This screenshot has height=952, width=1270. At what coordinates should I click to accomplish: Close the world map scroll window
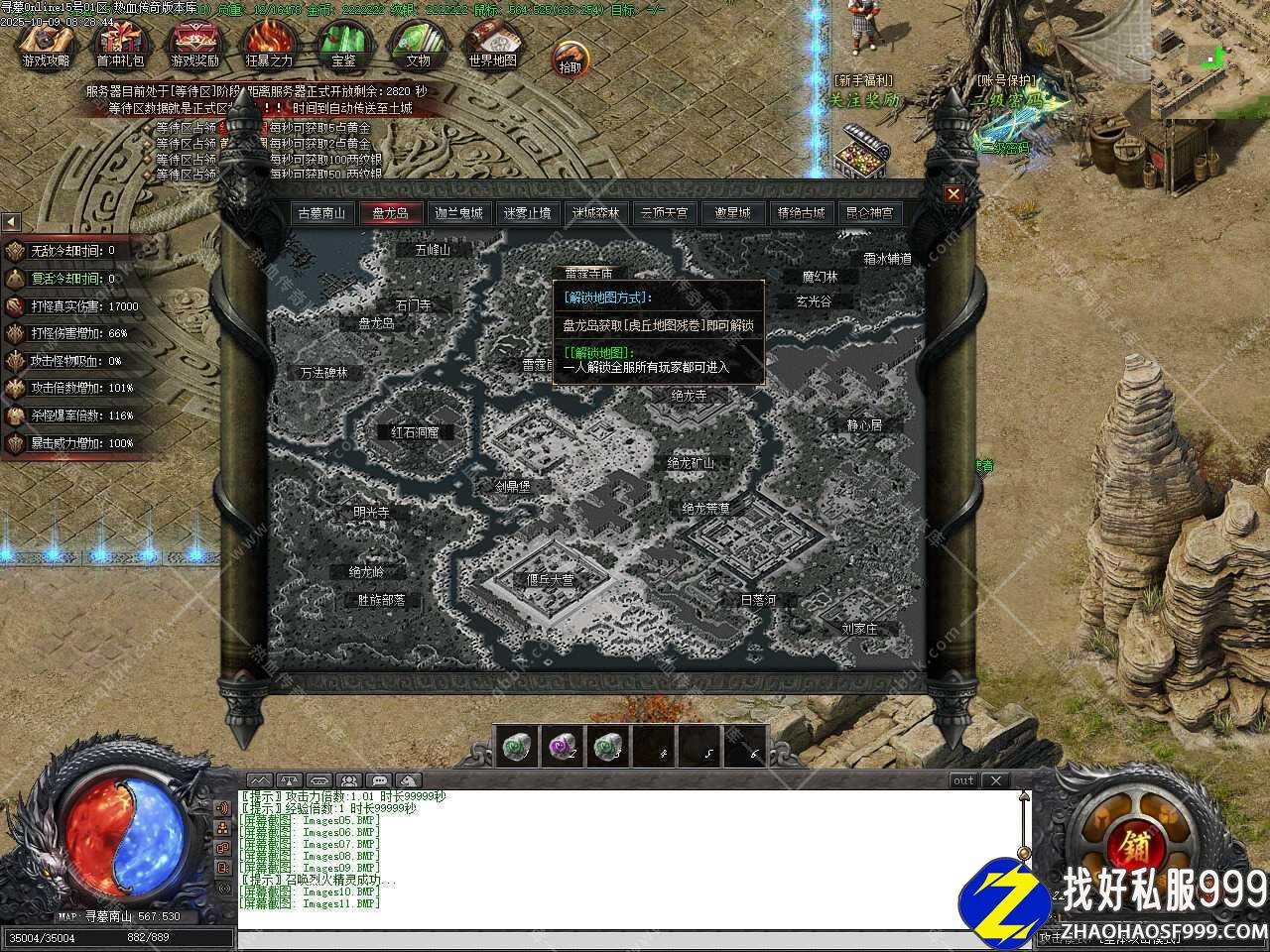coord(953,194)
